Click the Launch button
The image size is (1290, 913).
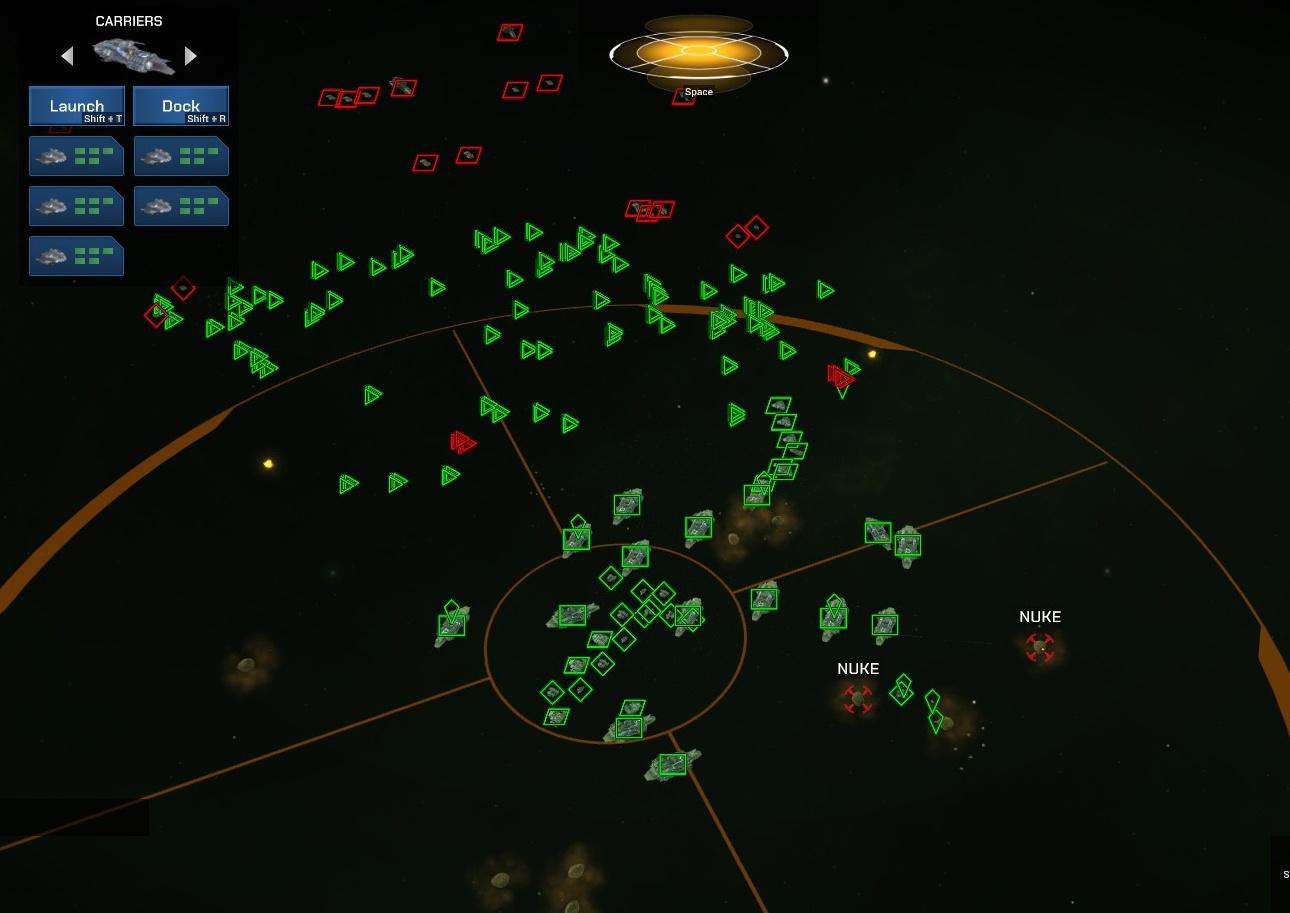[77, 105]
